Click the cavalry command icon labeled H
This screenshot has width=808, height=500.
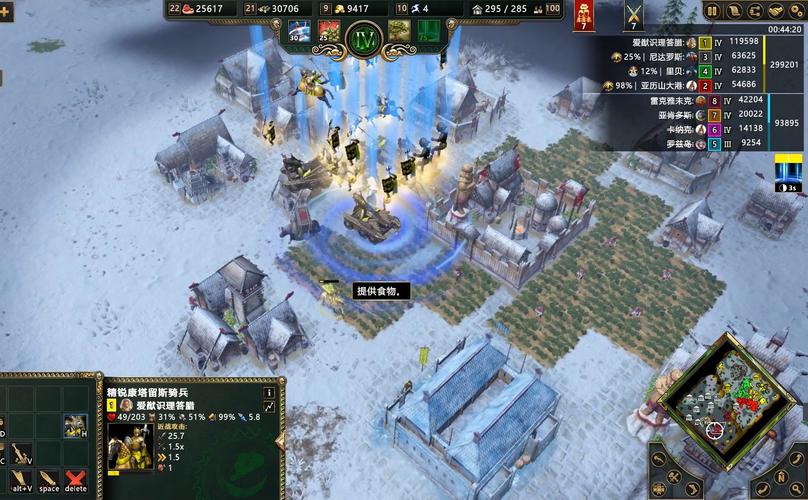[75, 426]
